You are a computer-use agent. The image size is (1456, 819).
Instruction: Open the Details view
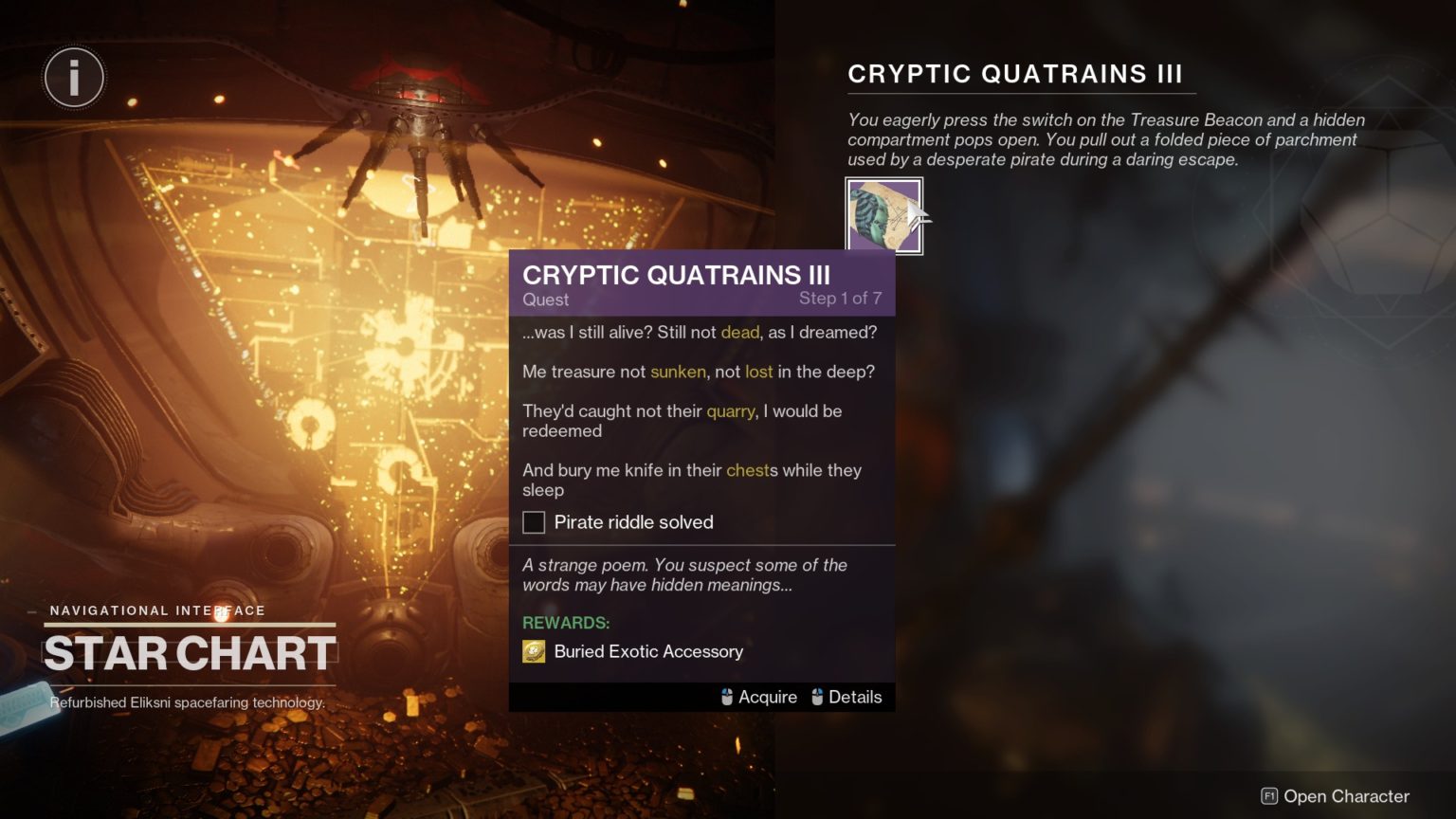coord(854,697)
